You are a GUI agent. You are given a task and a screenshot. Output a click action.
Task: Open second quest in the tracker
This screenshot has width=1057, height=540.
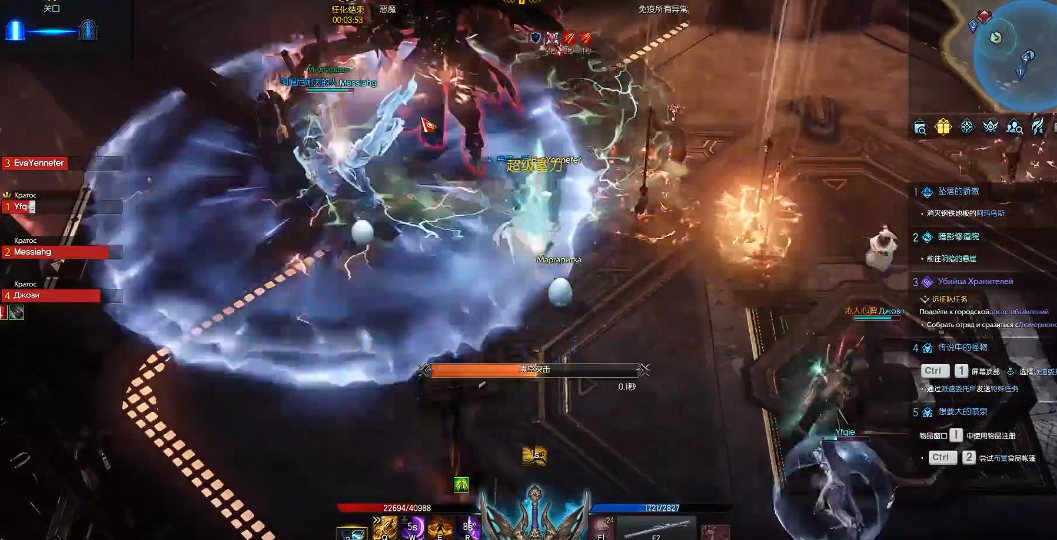click(958, 238)
